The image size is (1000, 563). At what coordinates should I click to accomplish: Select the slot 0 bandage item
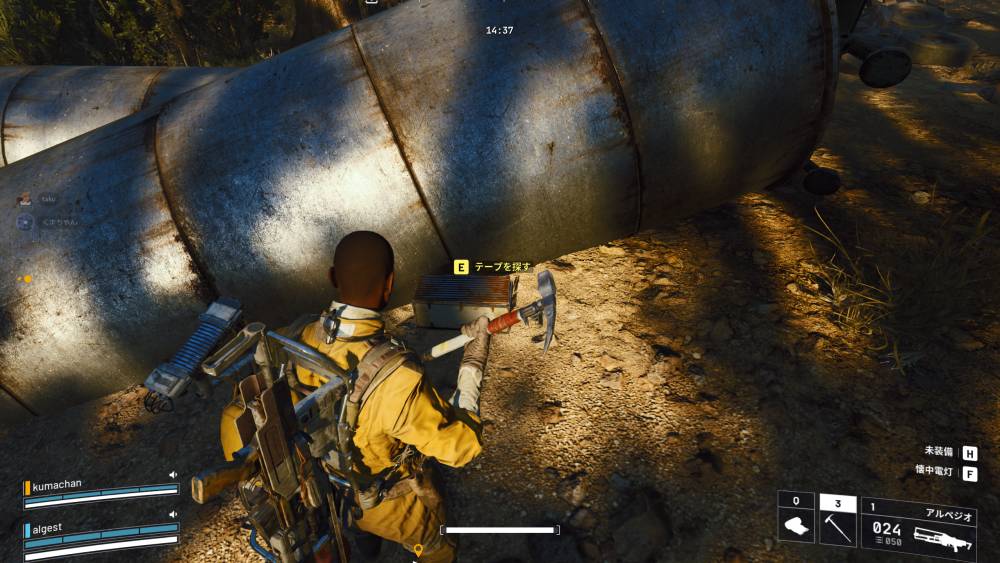coord(796,519)
